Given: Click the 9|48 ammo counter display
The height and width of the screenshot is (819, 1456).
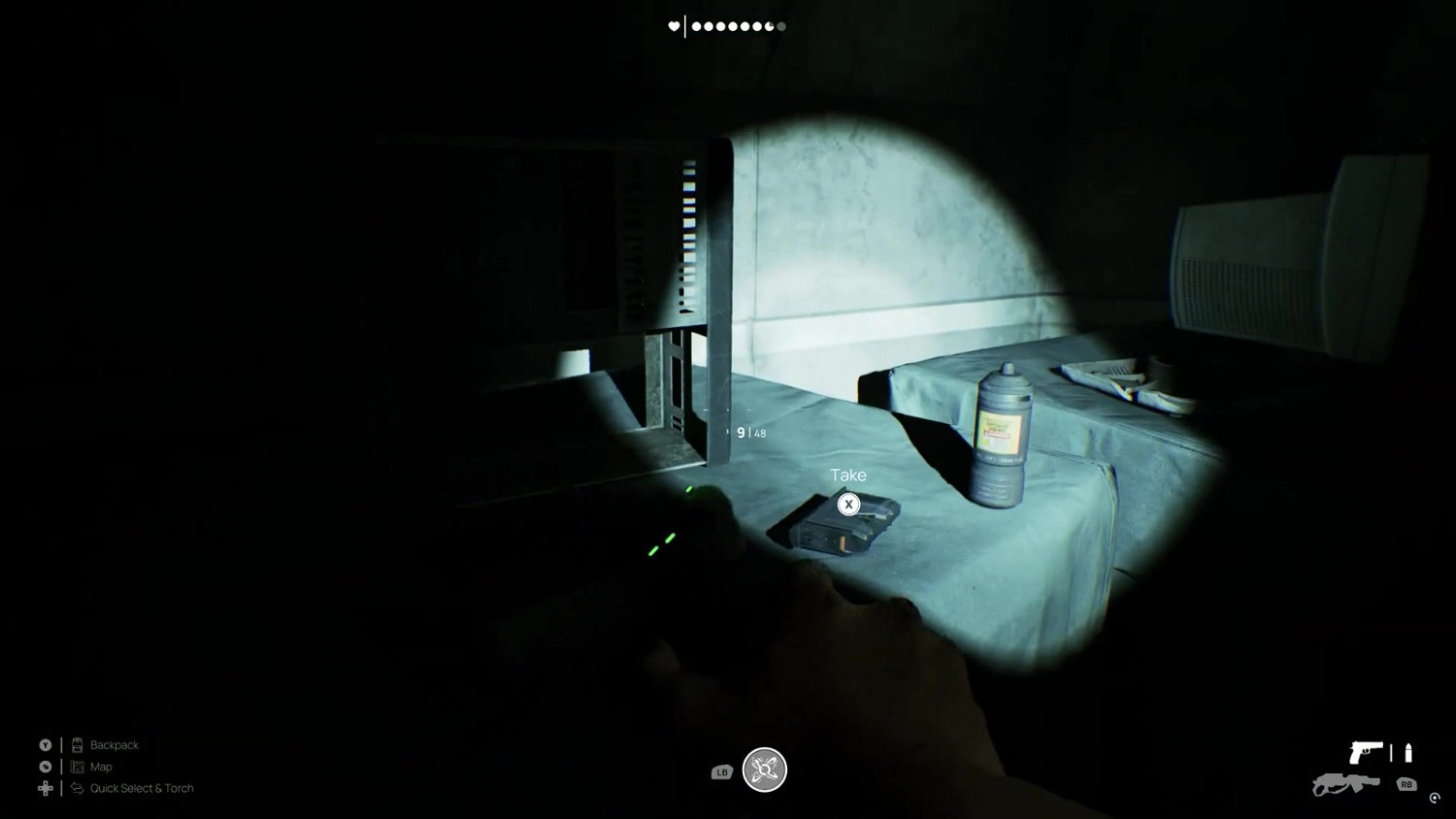Looking at the screenshot, I should tap(749, 433).
